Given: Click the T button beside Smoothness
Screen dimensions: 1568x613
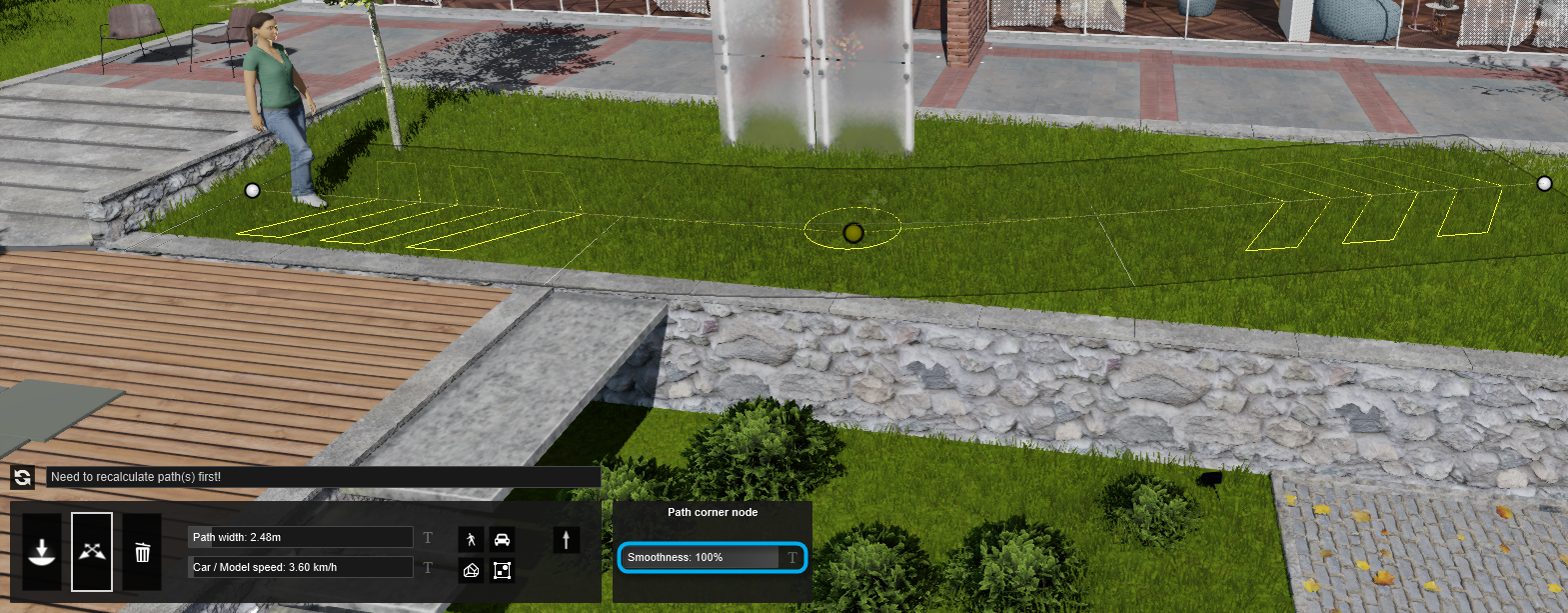Looking at the screenshot, I should point(792,558).
